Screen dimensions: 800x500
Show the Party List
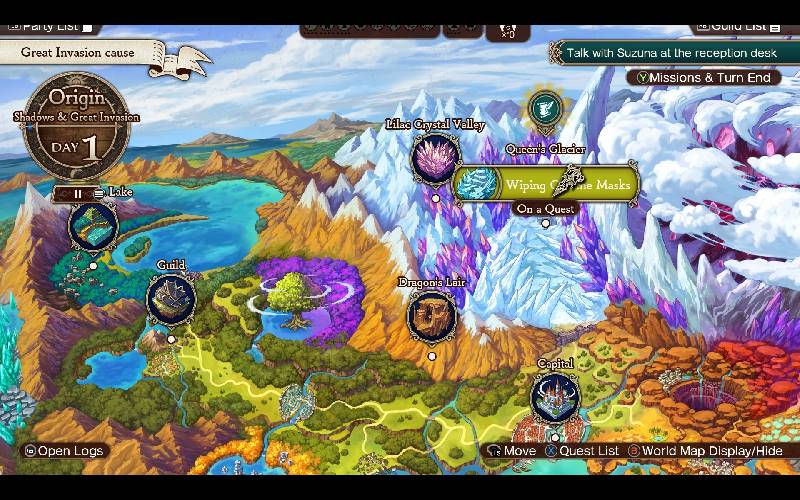click(x=50, y=26)
